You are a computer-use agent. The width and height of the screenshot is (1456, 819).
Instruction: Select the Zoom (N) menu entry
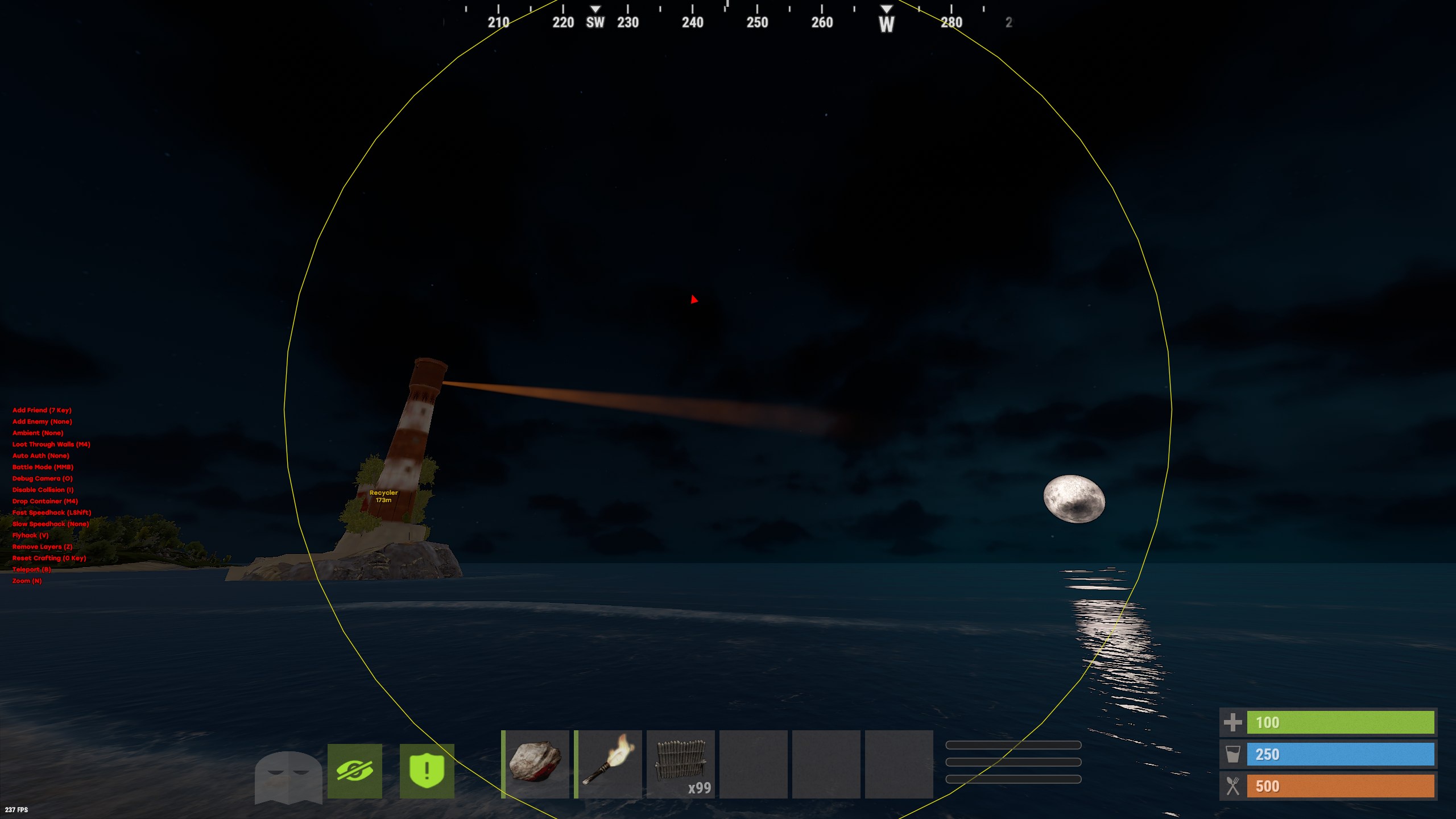[x=26, y=581]
